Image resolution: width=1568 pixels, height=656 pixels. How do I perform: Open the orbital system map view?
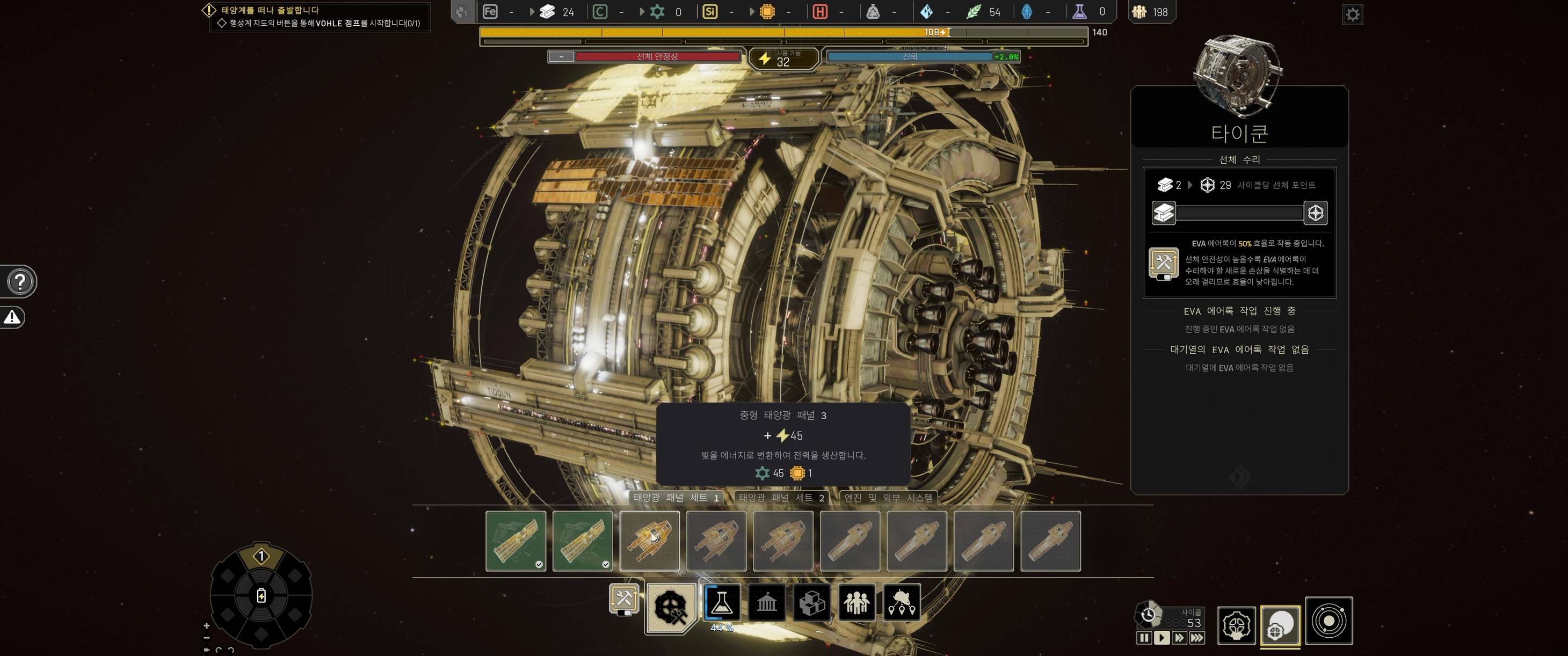pos(1329,621)
